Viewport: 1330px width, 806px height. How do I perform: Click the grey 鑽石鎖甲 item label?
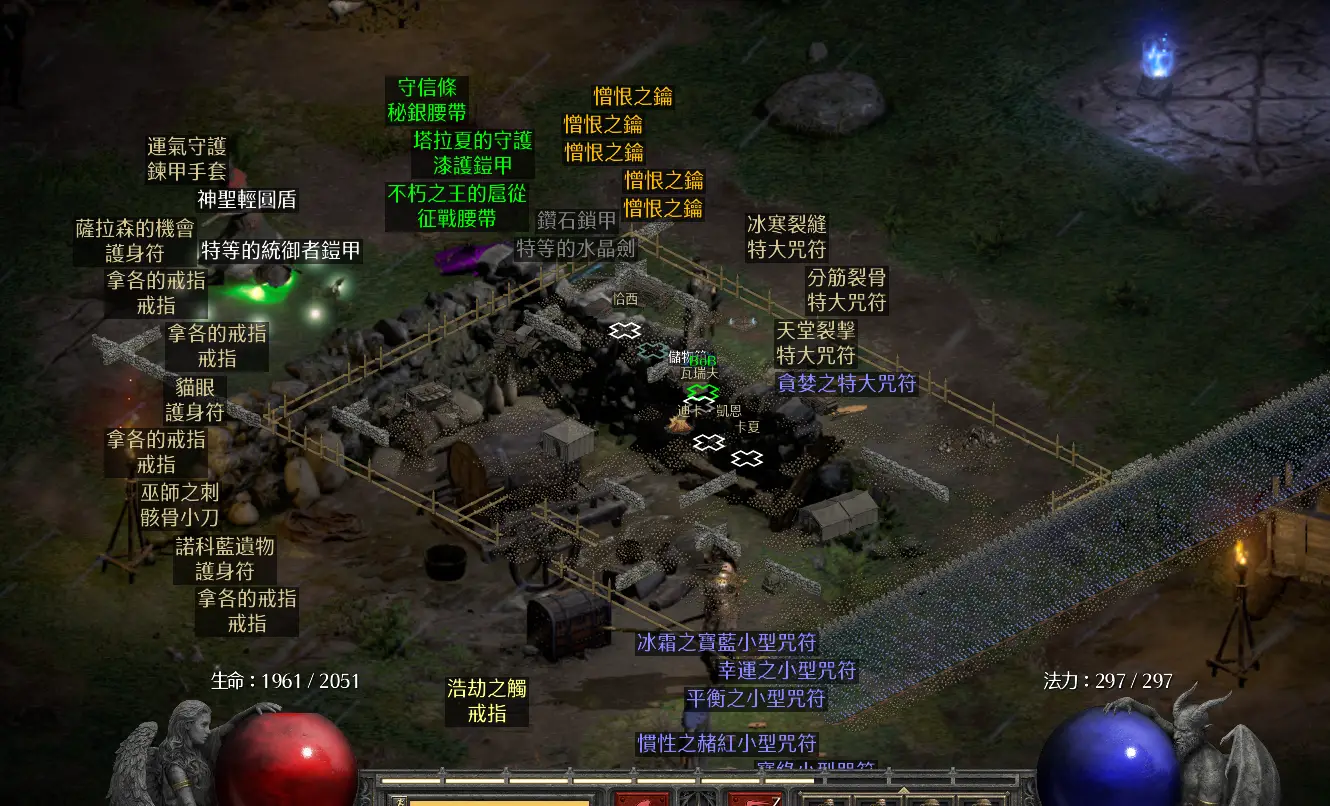click(x=577, y=221)
